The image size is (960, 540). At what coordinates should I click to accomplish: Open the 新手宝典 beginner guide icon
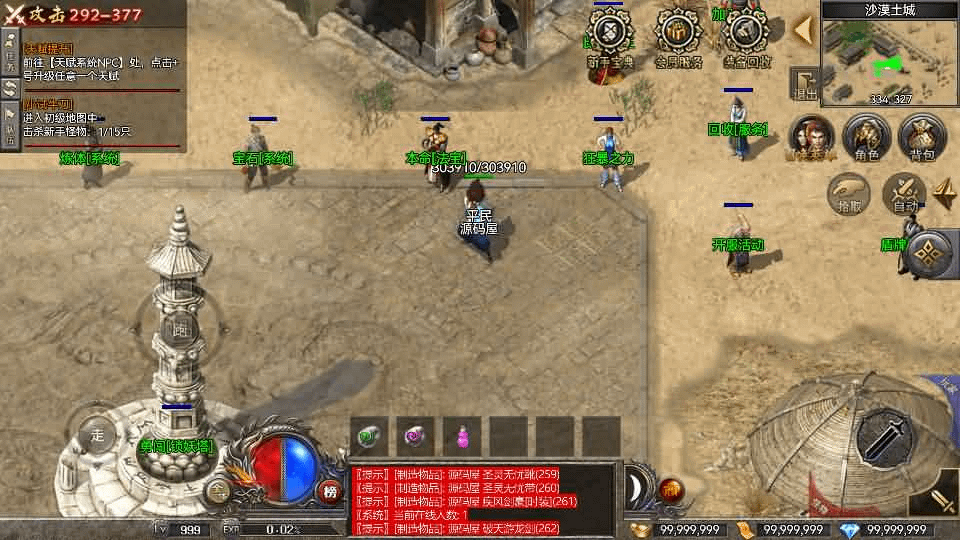[610, 38]
